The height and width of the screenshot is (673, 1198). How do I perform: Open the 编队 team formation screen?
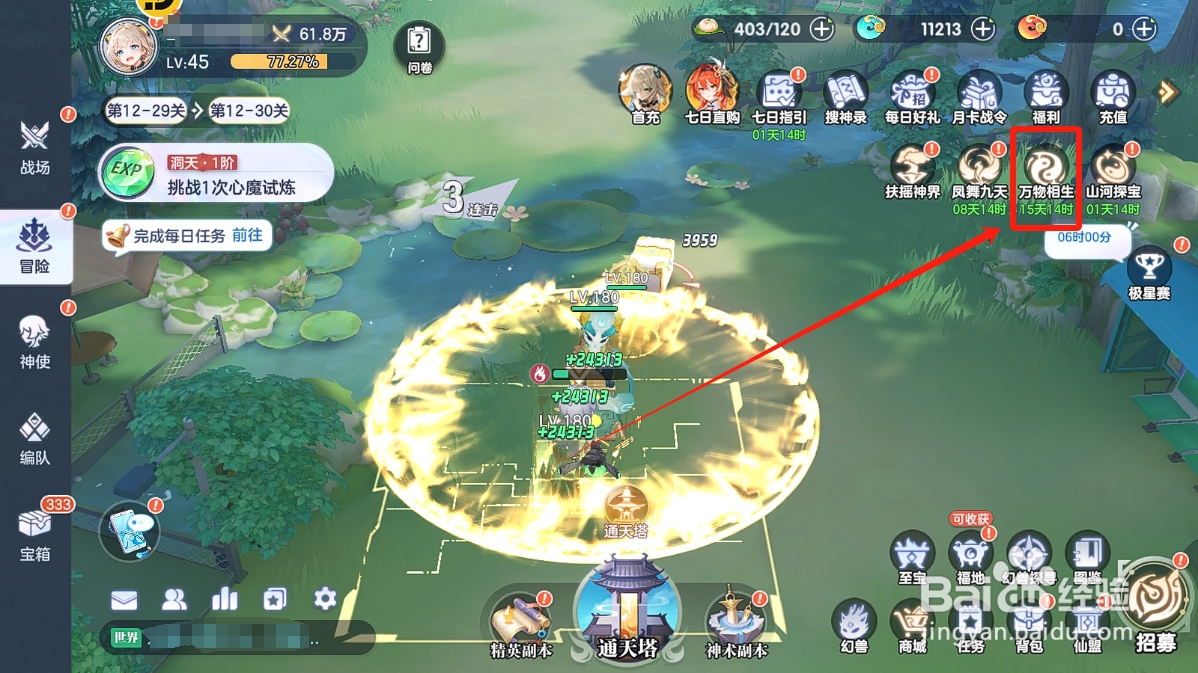[x=35, y=438]
